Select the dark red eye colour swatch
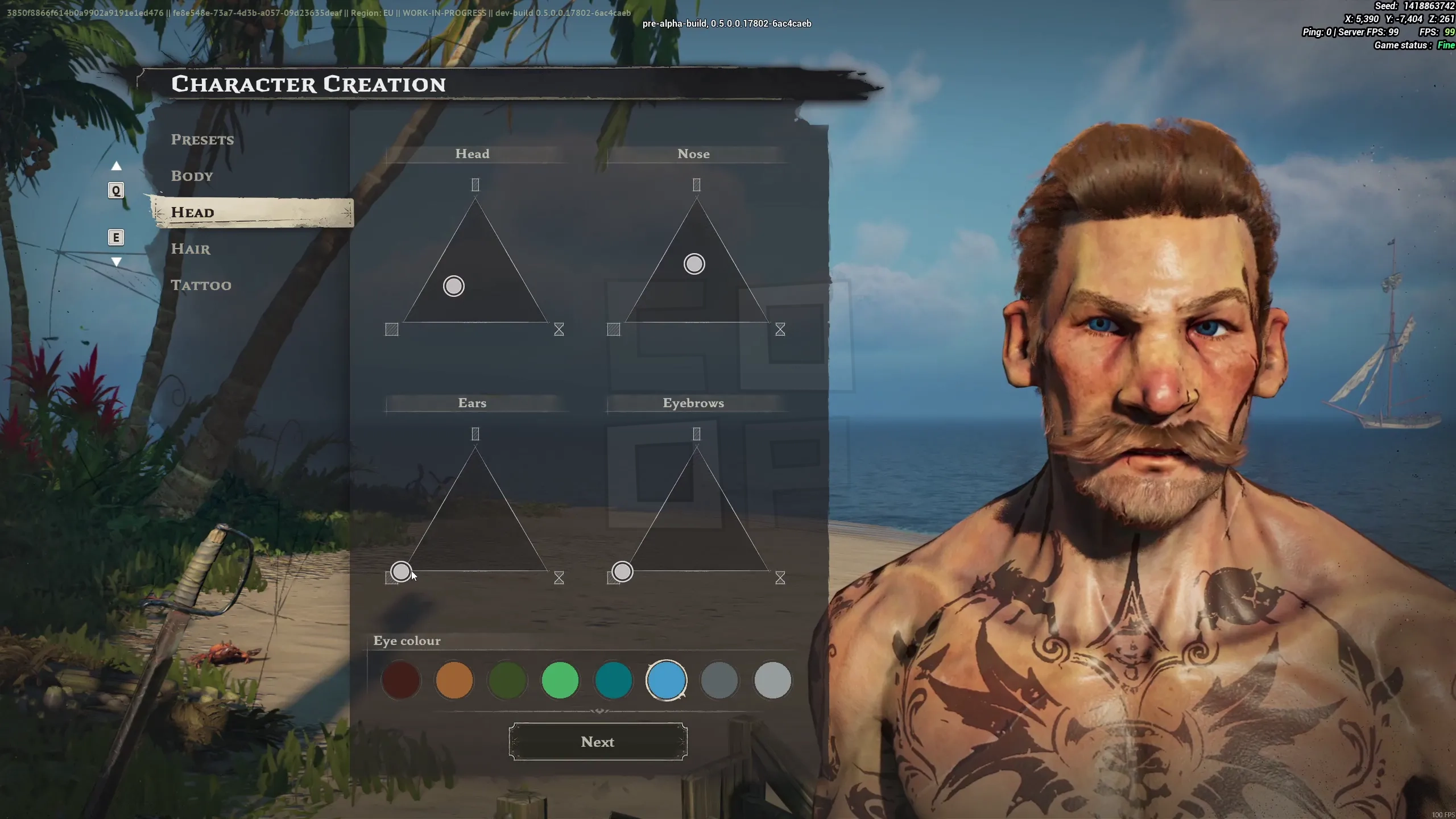 [402, 680]
